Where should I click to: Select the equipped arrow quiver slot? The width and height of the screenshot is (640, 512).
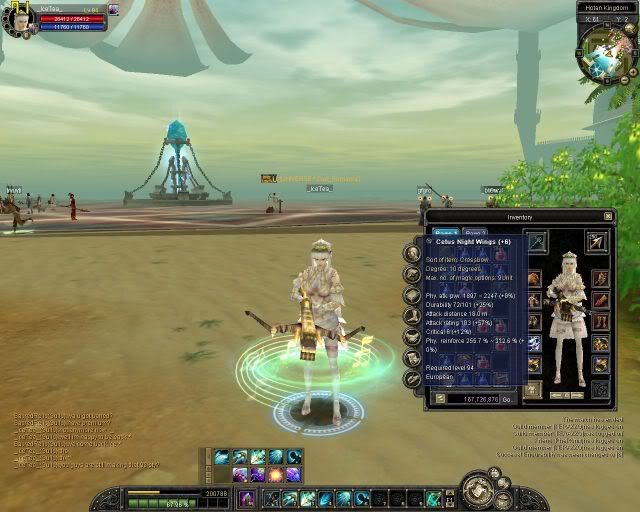(599, 241)
